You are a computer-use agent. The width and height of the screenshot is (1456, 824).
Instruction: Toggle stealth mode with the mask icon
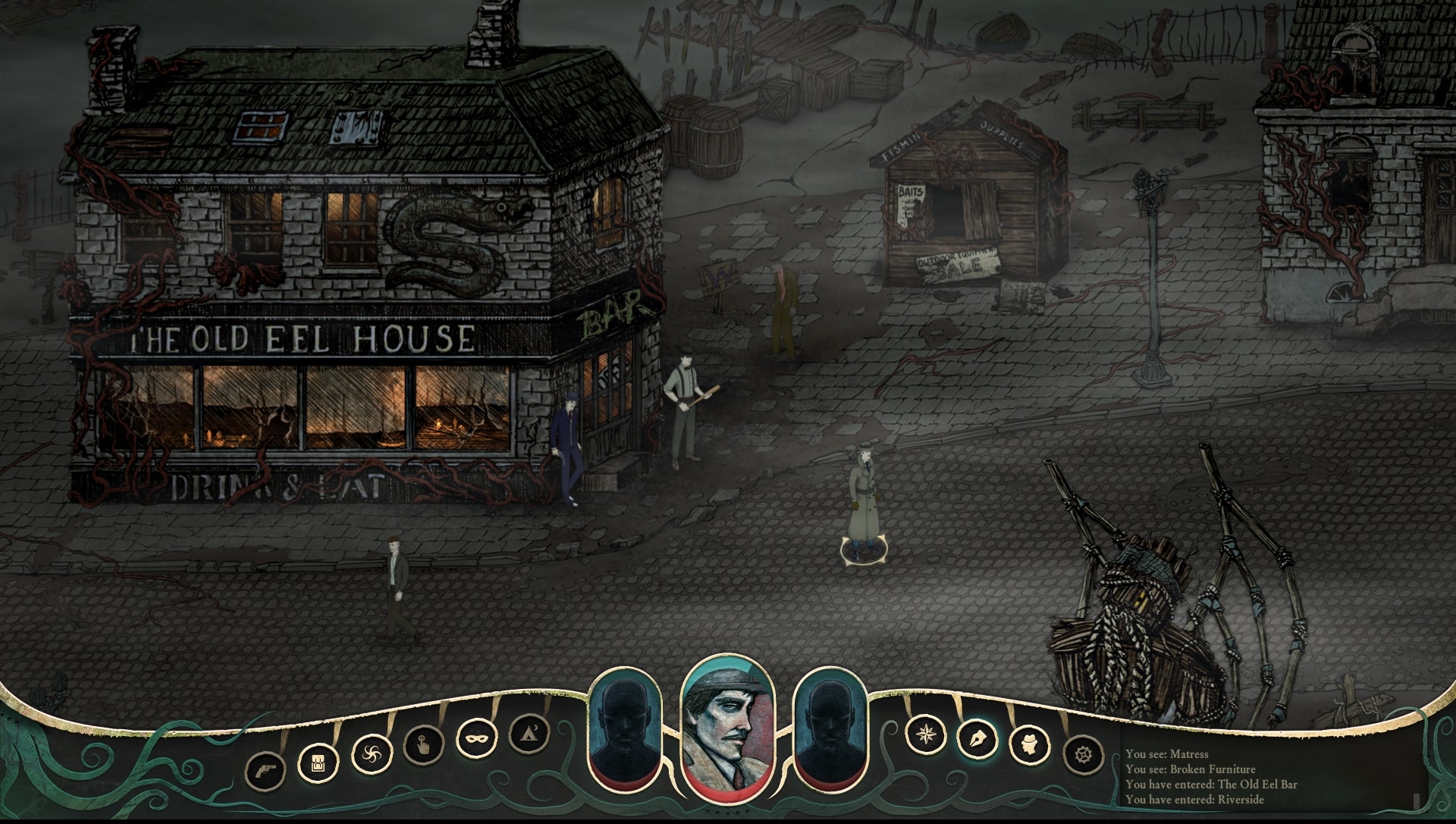tap(476, 737)
